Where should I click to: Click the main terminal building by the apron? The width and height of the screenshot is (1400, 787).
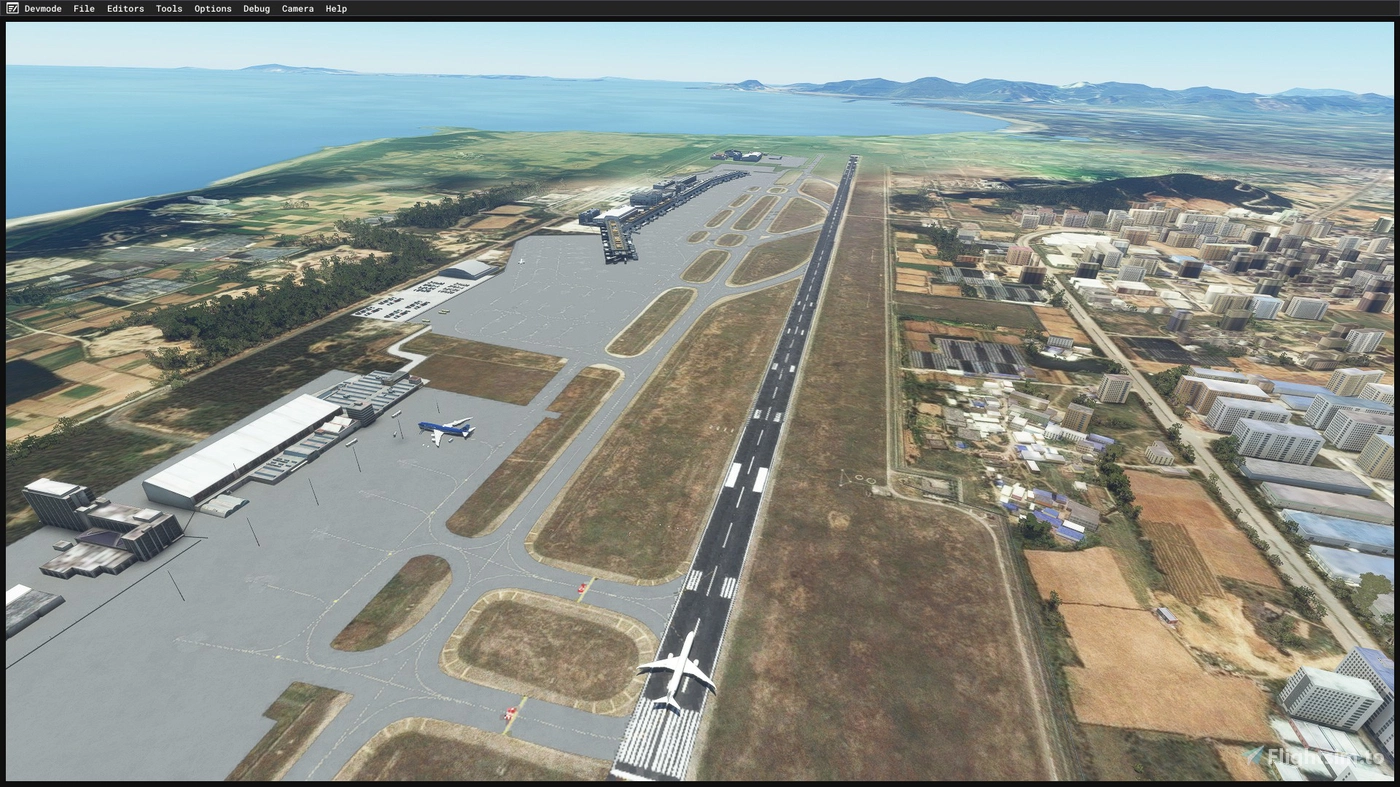coord(370,395)
